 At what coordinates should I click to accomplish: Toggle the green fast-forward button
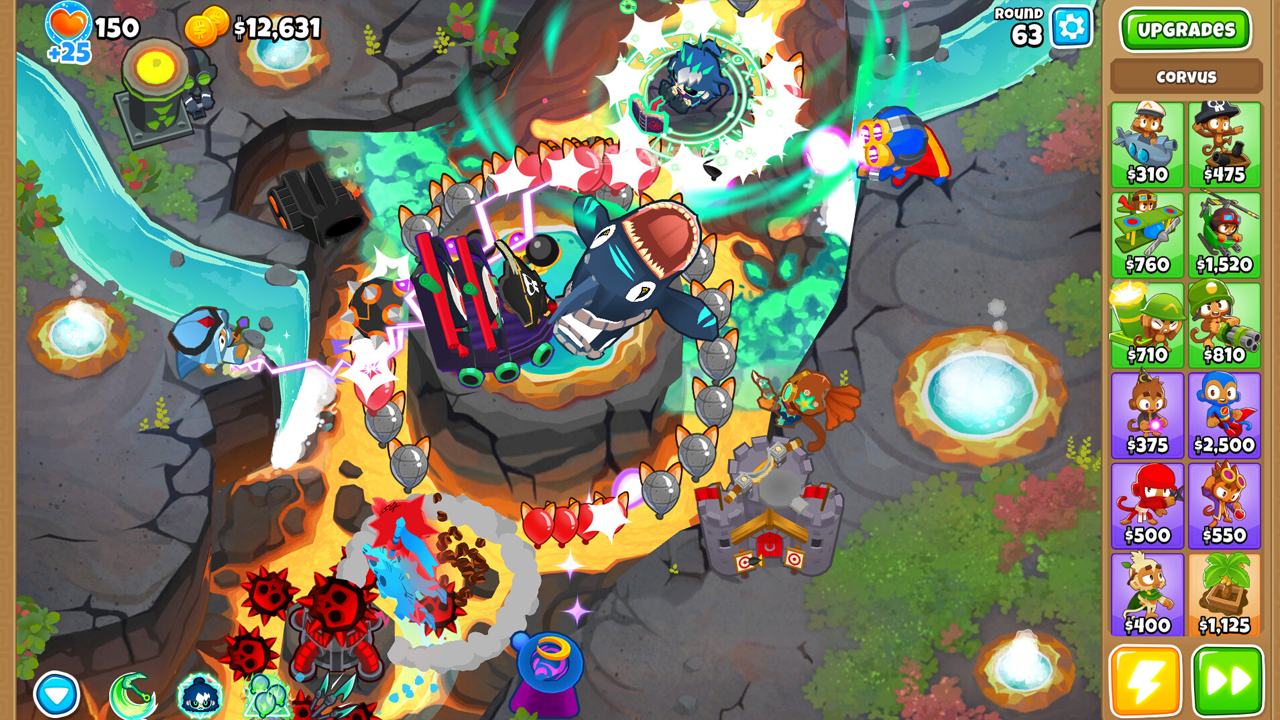(1227, 681)
